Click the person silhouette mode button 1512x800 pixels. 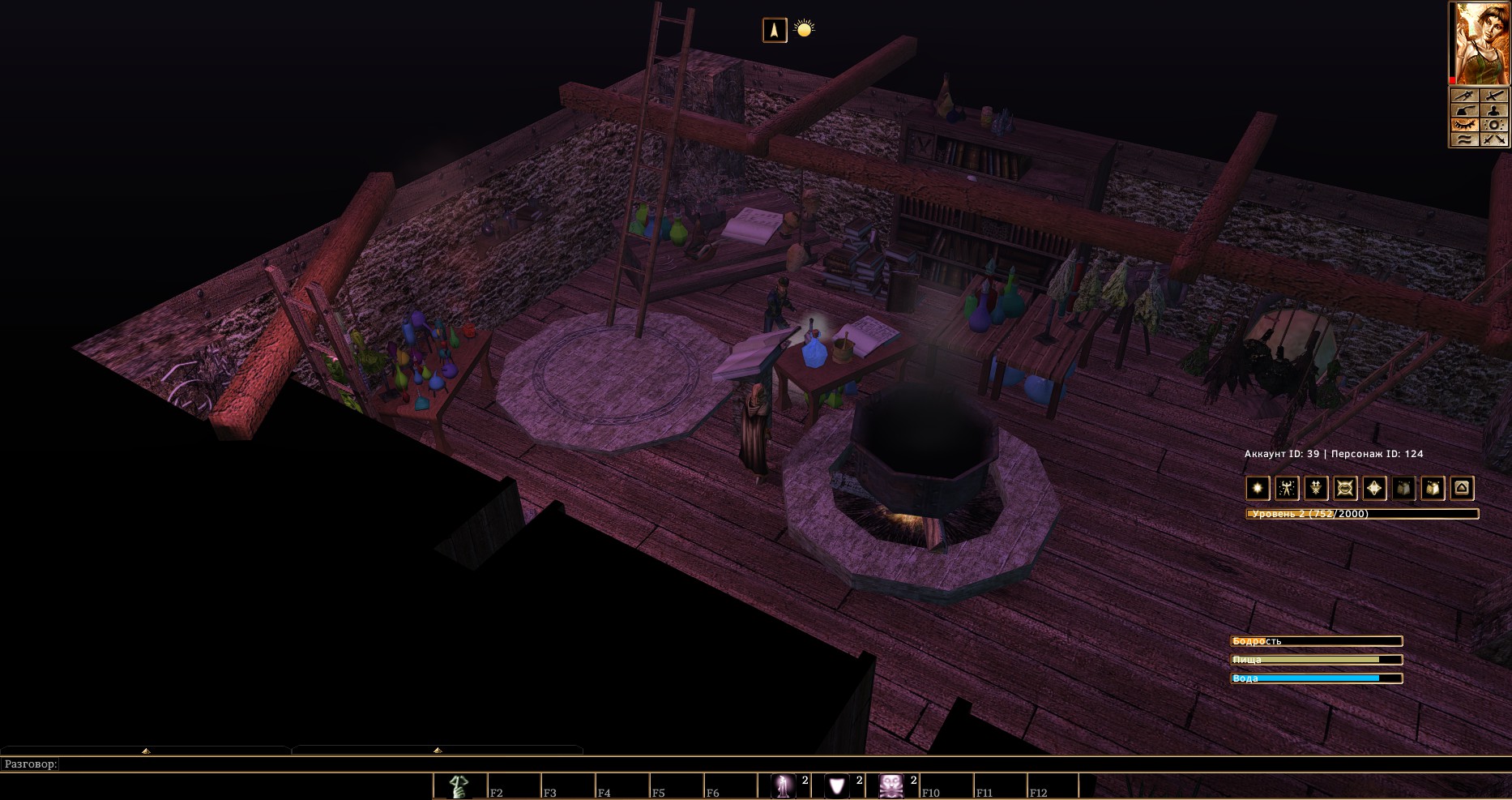[1494, 110]
